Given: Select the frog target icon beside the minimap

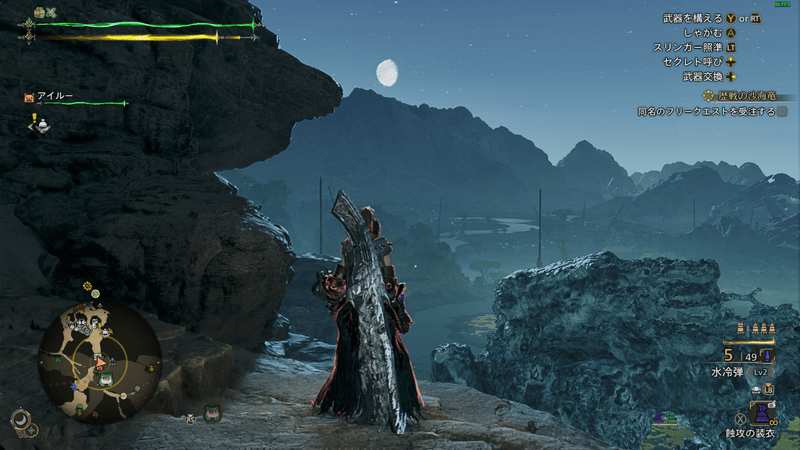Looking at the screenshot, I should click(x=212, y=412).
